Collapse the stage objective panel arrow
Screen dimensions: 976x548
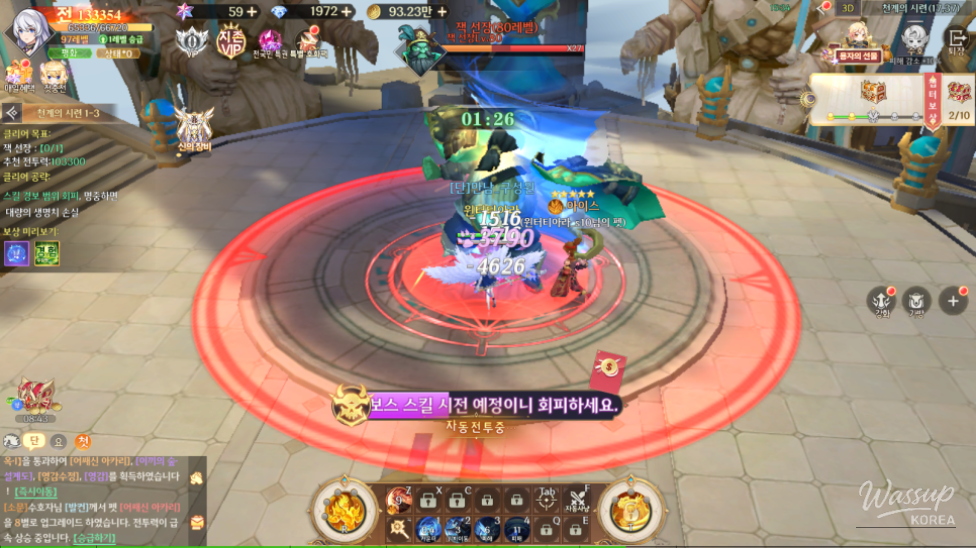[x=12, y=113]
